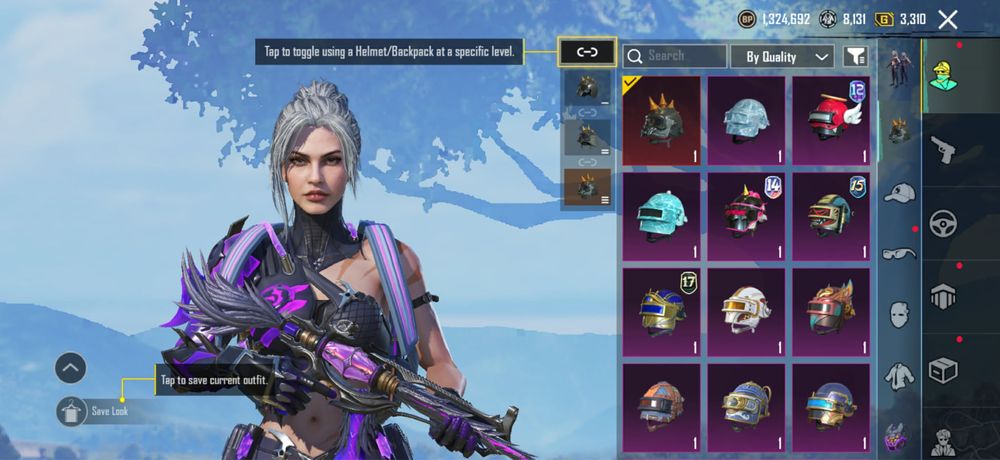Open the sunglasses eyewear category
Viewport: 1000px width, 460px height.
[900, 253]
